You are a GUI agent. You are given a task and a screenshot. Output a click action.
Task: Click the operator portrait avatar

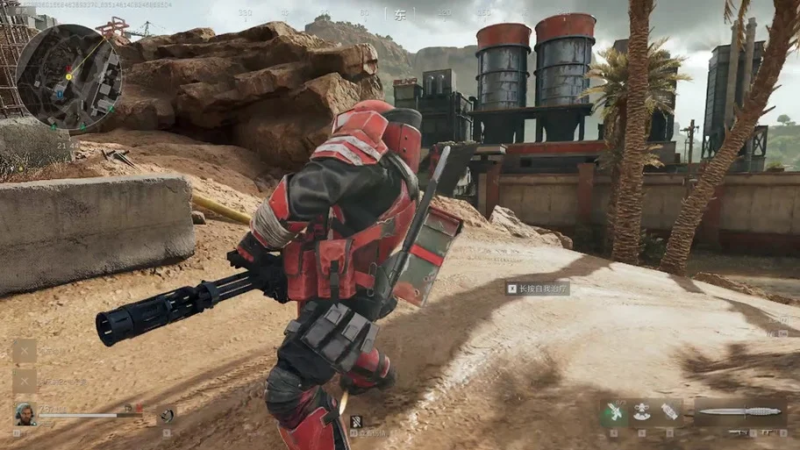pyautogui.click(x=25, y=413)
